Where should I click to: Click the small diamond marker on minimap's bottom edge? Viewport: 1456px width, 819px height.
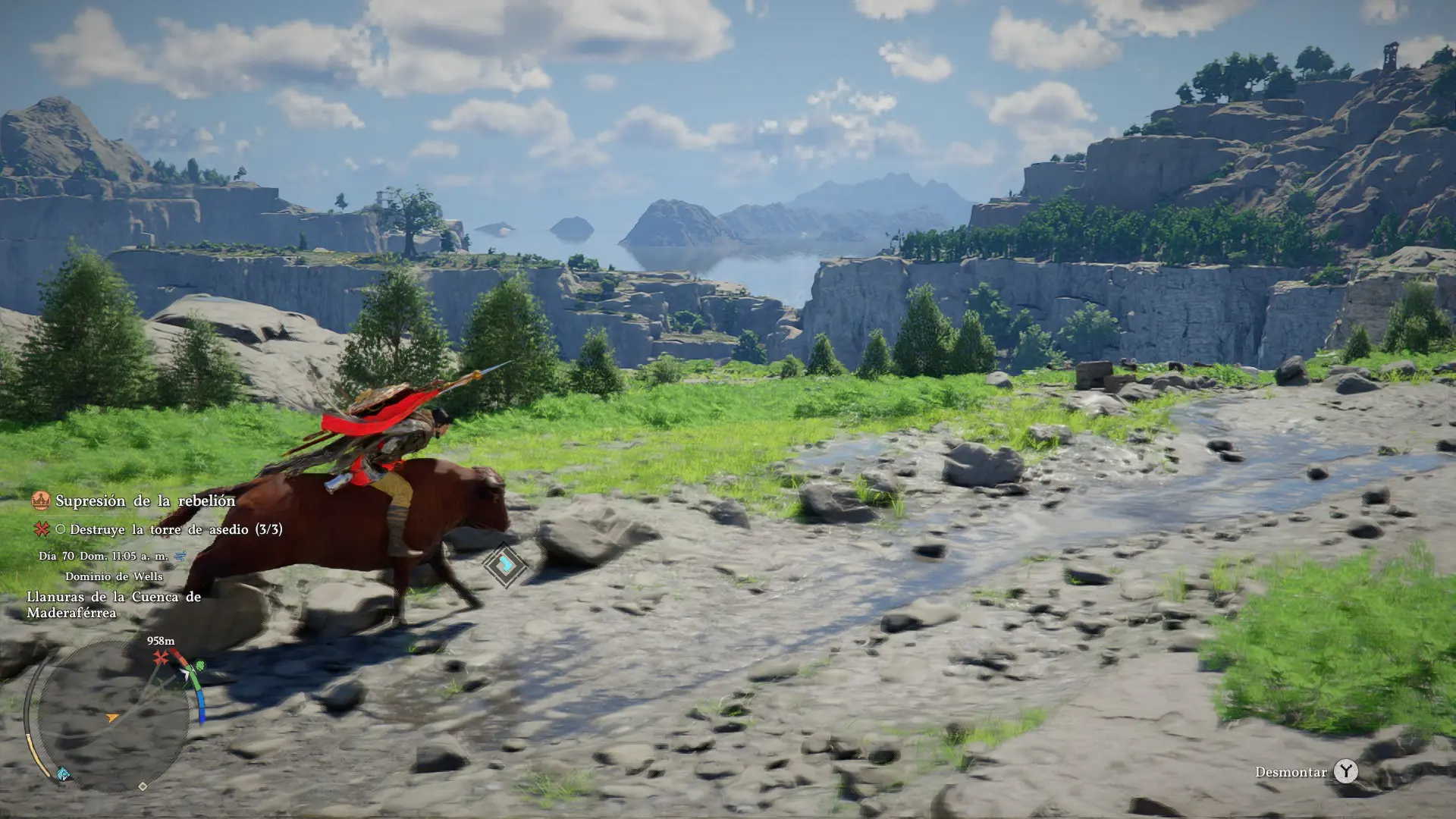(x=143, y=786)
